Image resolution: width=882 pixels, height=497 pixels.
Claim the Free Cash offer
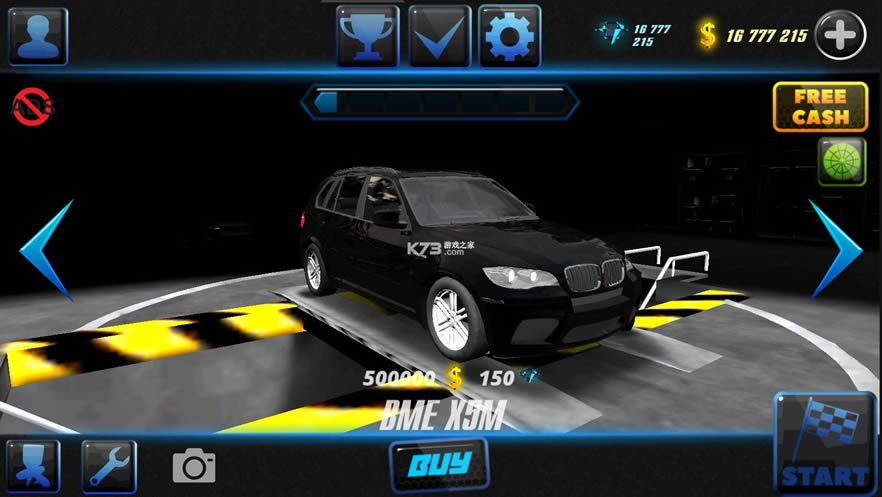(x=820, y=107)
